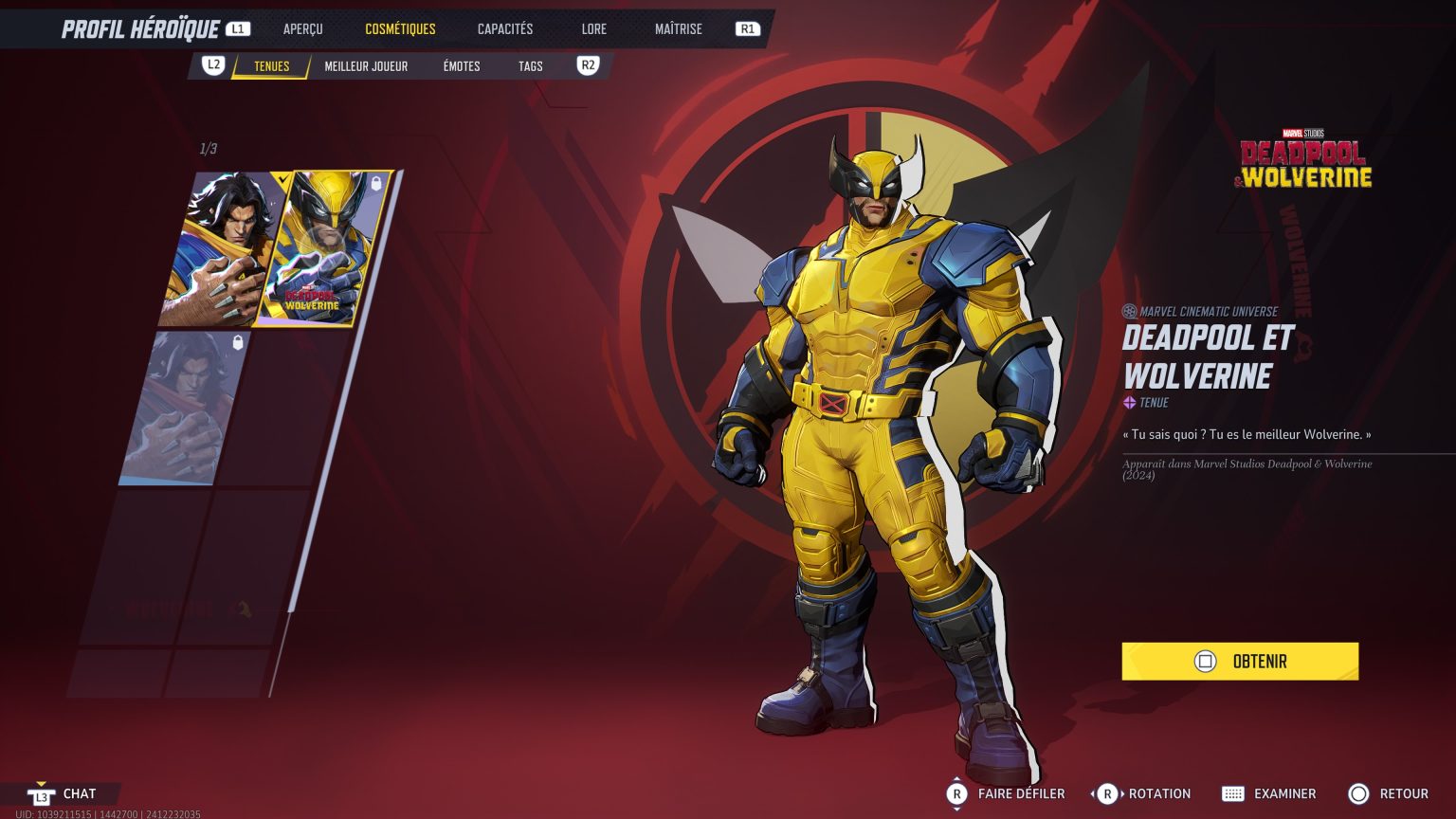Open chat using the L3 chat icon
This screenshot has width=1456, height=819.
(x=40, y=793)
